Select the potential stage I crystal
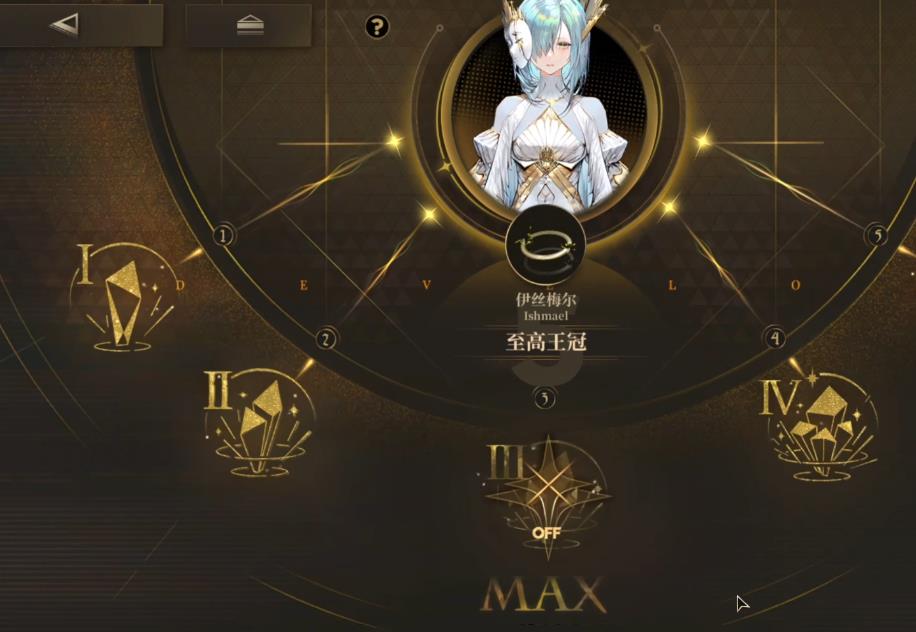Image resolution: width=916 pixels, height=632 pixels. 122,300
